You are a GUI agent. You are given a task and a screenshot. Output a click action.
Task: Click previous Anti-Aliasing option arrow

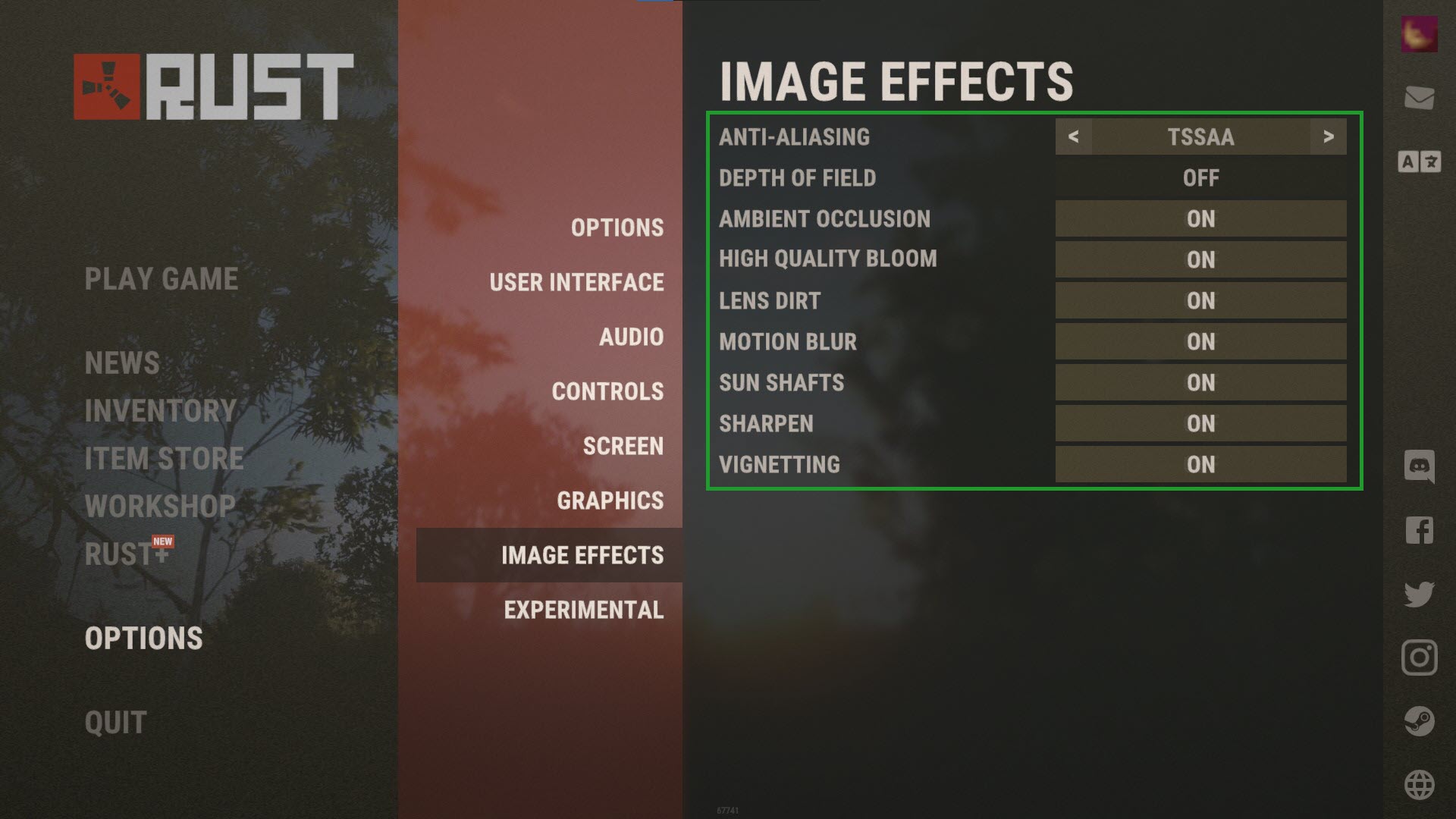pos(1074,137)
